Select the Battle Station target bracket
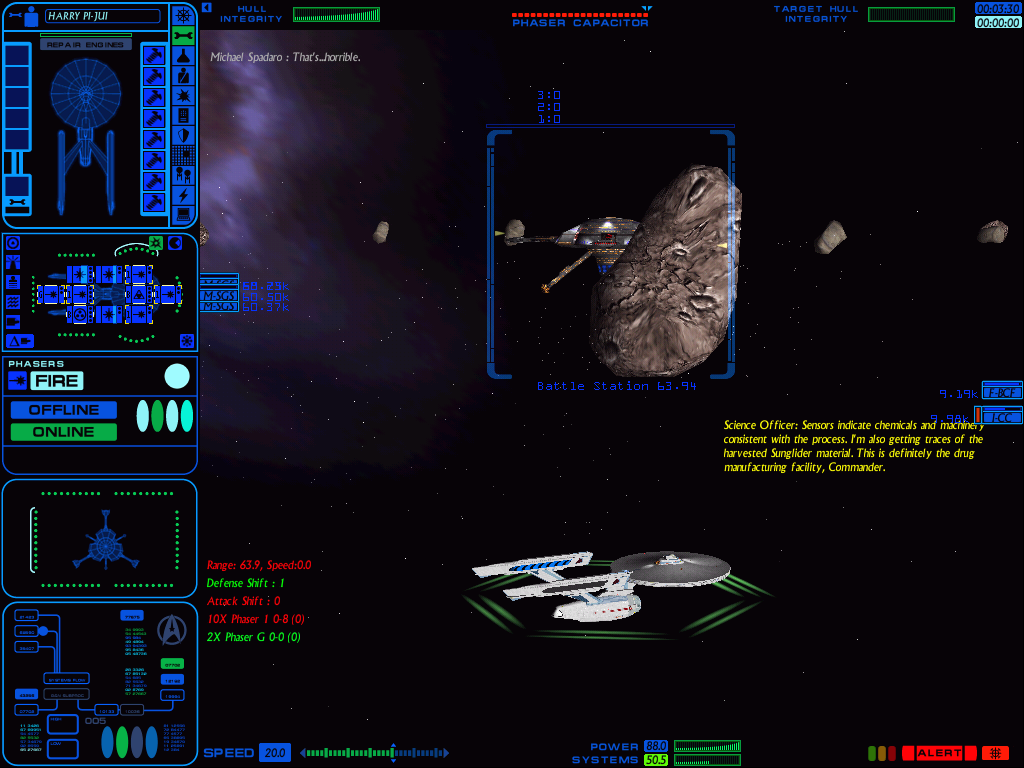1024x768 pixels. pos(610,254)
